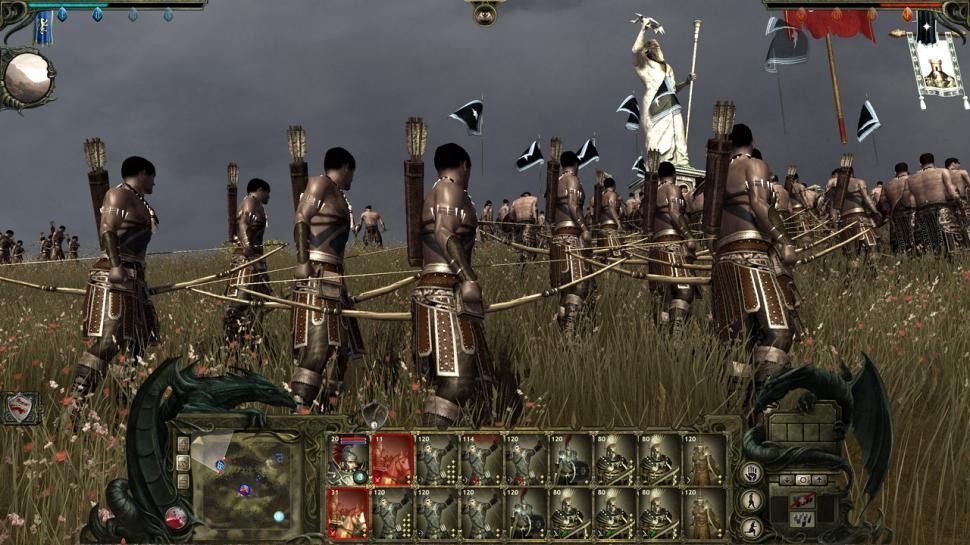
Task: Open the shield emblem icon at left edge
Action: click(20, 408)
